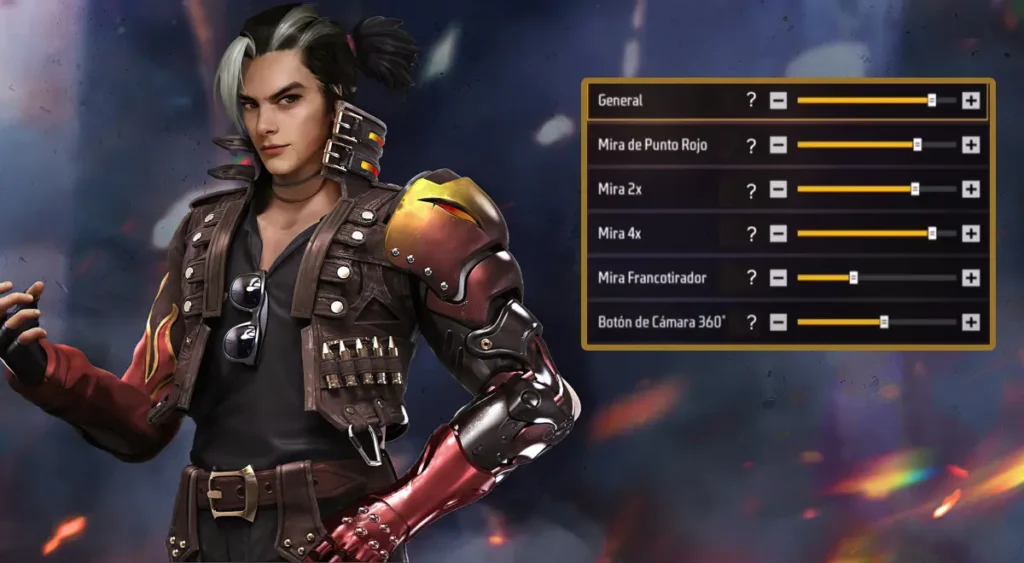Viewport: 1024px width, 563px height.
Task: Show the Mira 4x help tooltip
Action: pos(751,233)
